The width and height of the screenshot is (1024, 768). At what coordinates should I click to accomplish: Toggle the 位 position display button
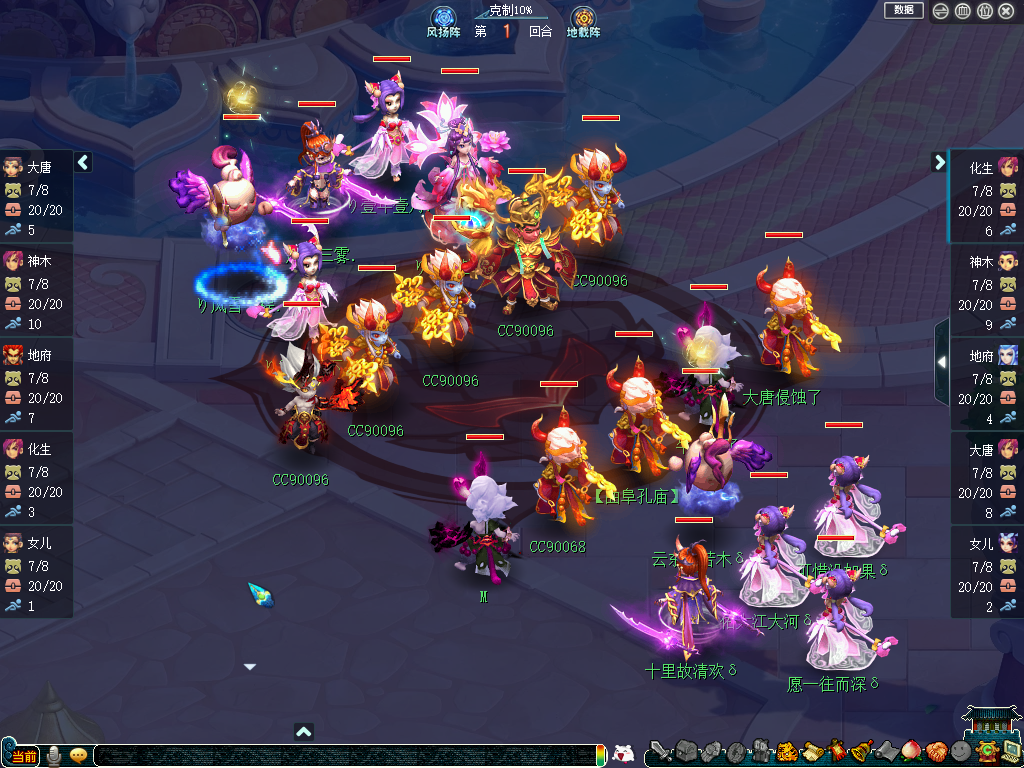click(x=984, y=11)
